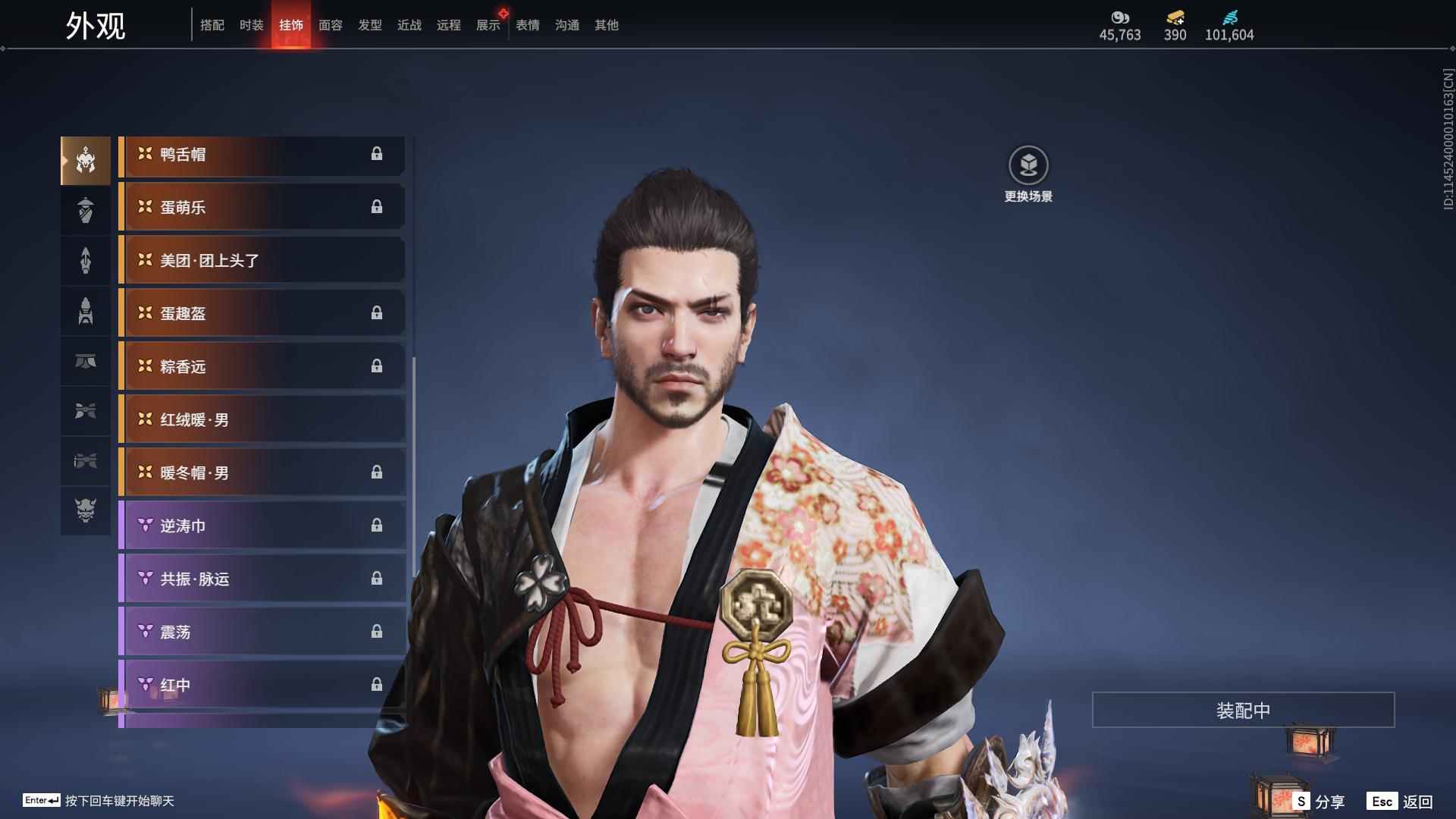Switch to the 表情 tab
The height and width of the screenshot is (819, 1456).
pos(527,25)
